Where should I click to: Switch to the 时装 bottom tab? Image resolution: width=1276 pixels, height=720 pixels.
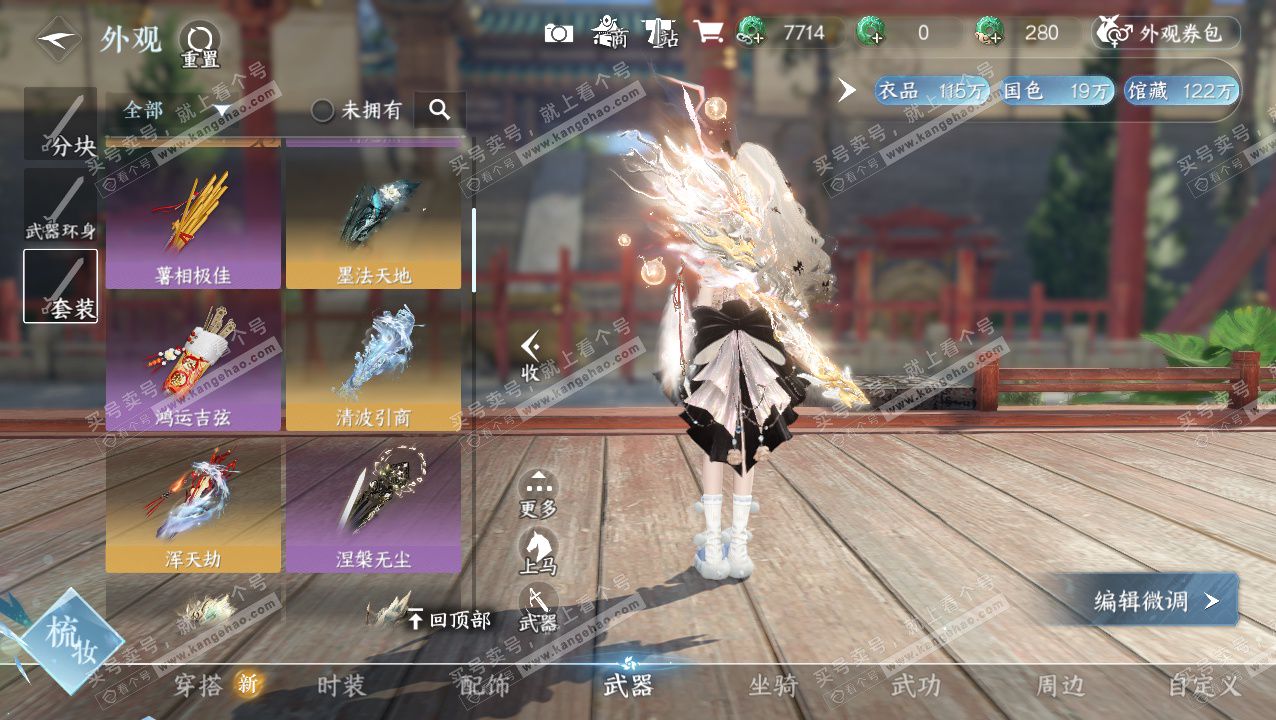click(341, 686)
